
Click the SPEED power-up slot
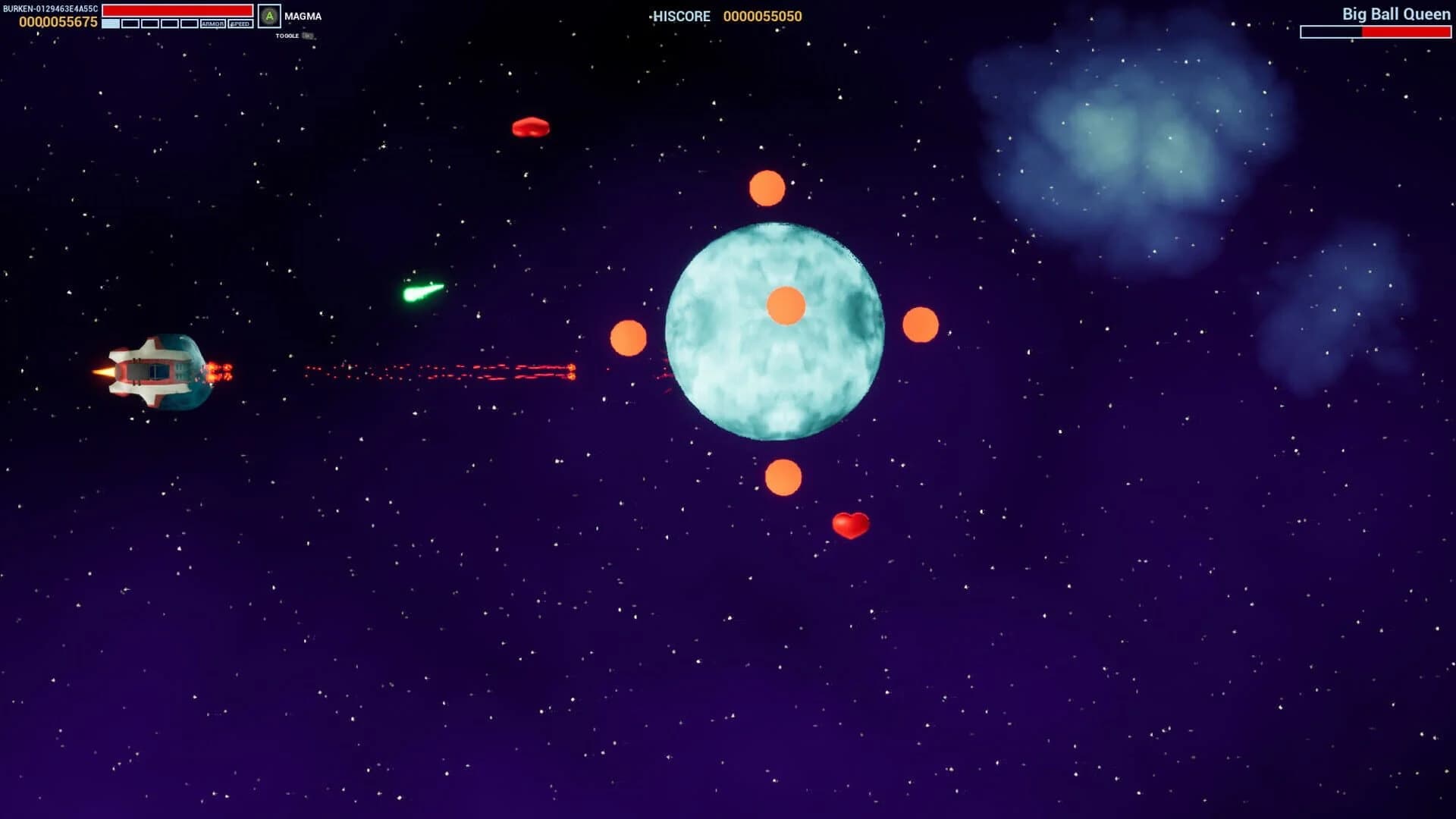tap(240, 24)
